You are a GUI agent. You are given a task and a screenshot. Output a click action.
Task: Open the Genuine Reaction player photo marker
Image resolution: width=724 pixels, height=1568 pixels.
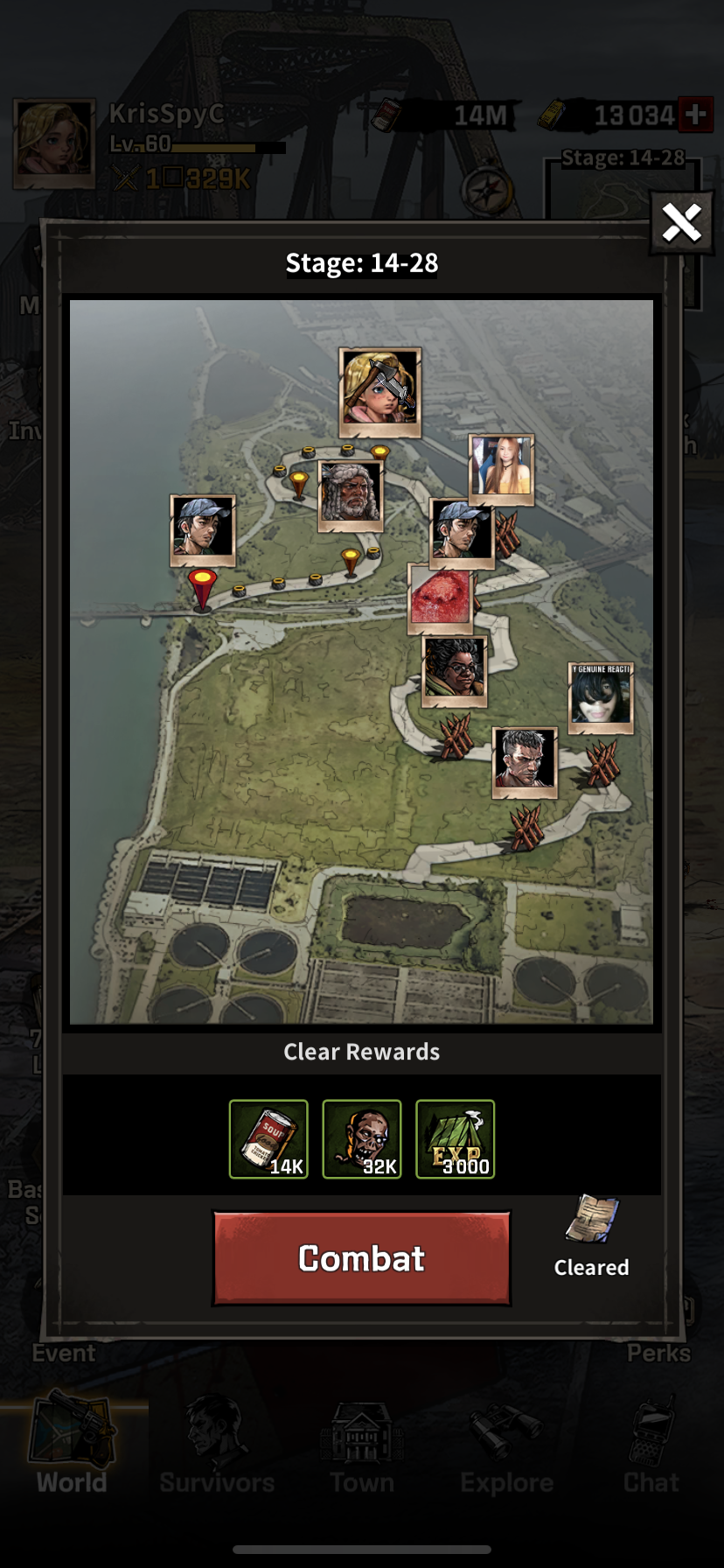click(x=601, y=697)
